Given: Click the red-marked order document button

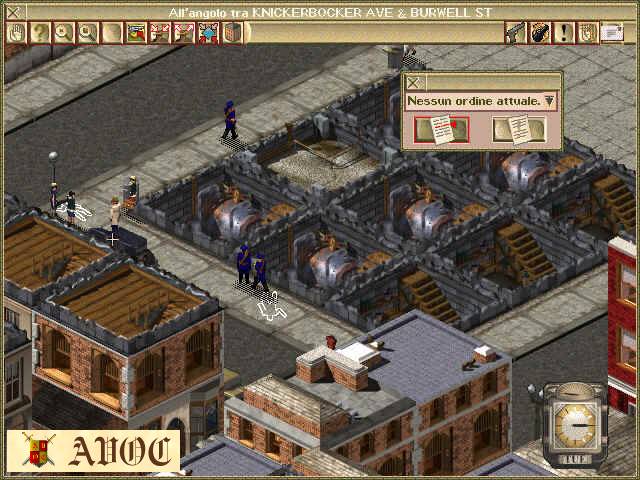Looking at the screenshot, I should tap(441, 130).
